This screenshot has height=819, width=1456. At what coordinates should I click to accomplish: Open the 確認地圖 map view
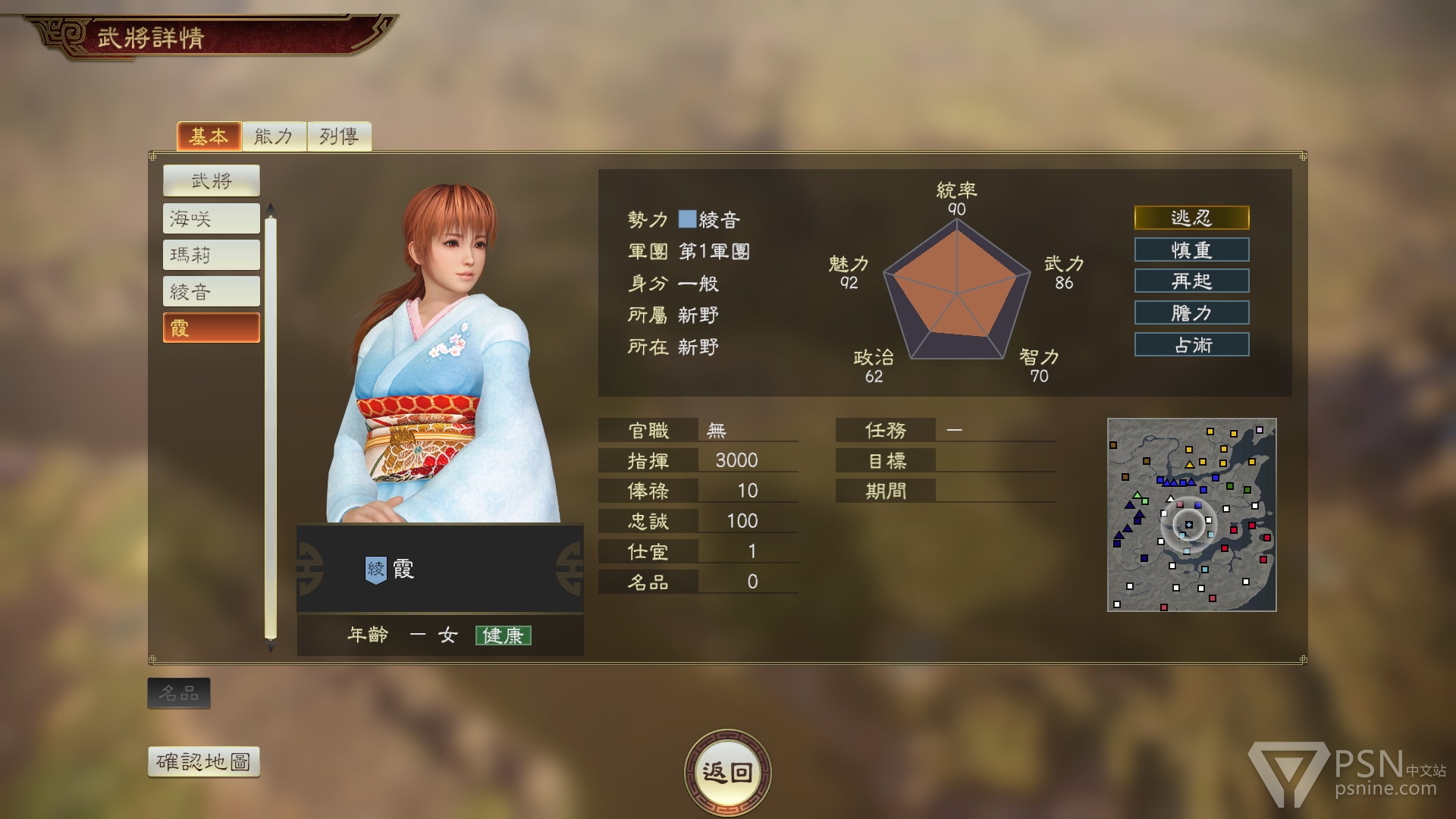203,761
